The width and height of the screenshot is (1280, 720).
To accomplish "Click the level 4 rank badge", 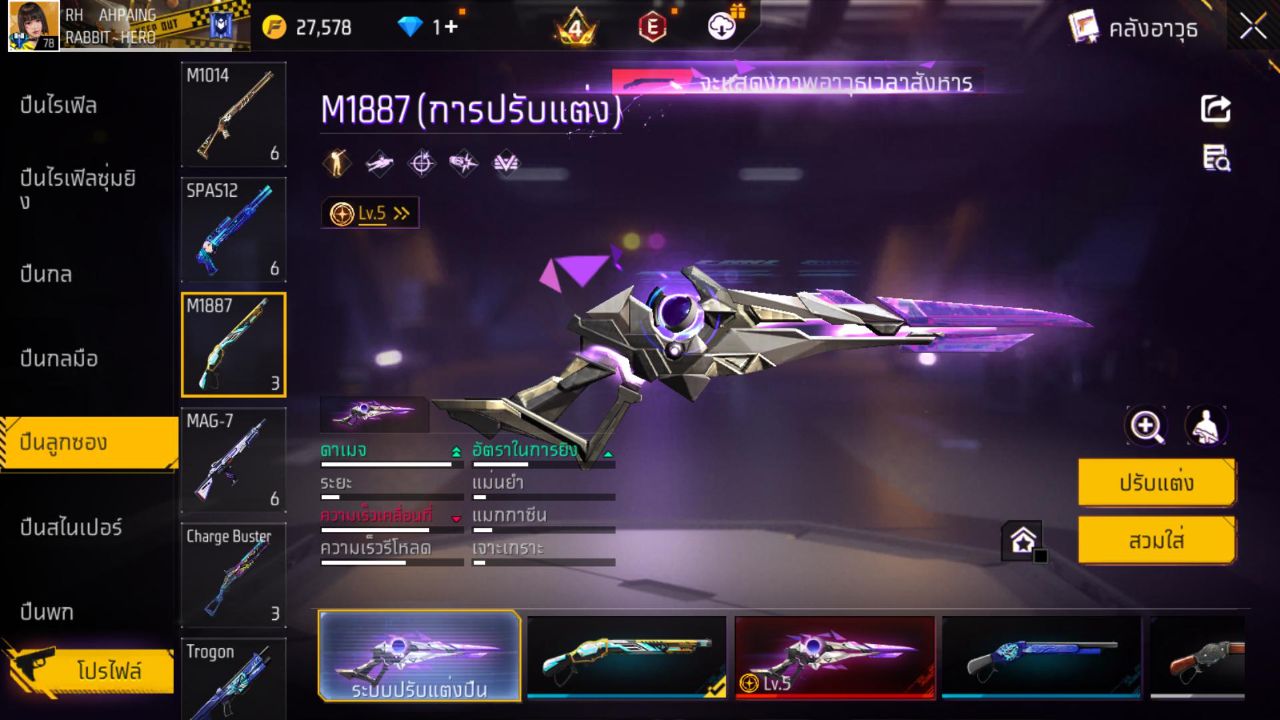I will pos(577,27).
